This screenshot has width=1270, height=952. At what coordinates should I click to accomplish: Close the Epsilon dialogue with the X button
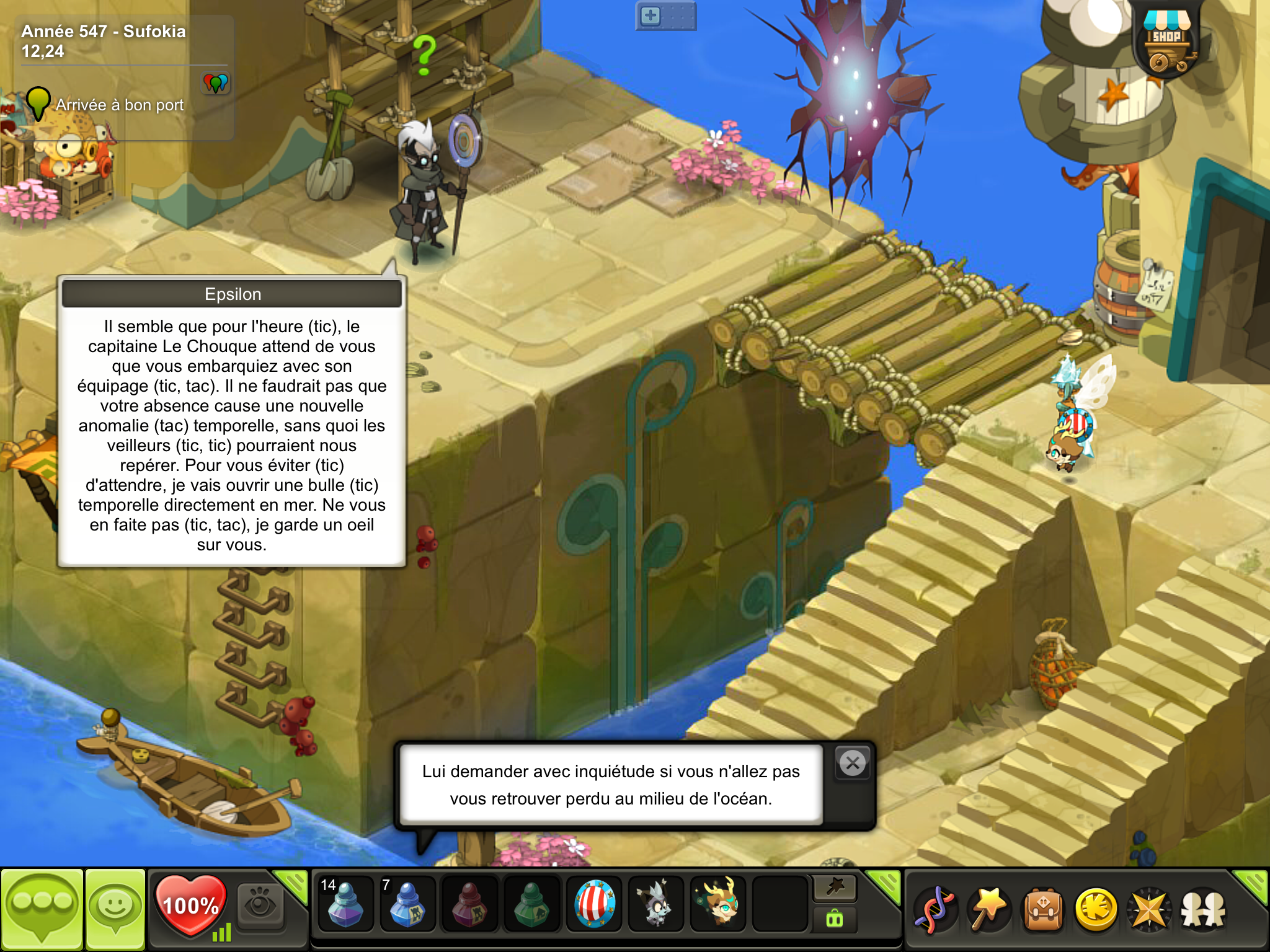click(853, 763)
